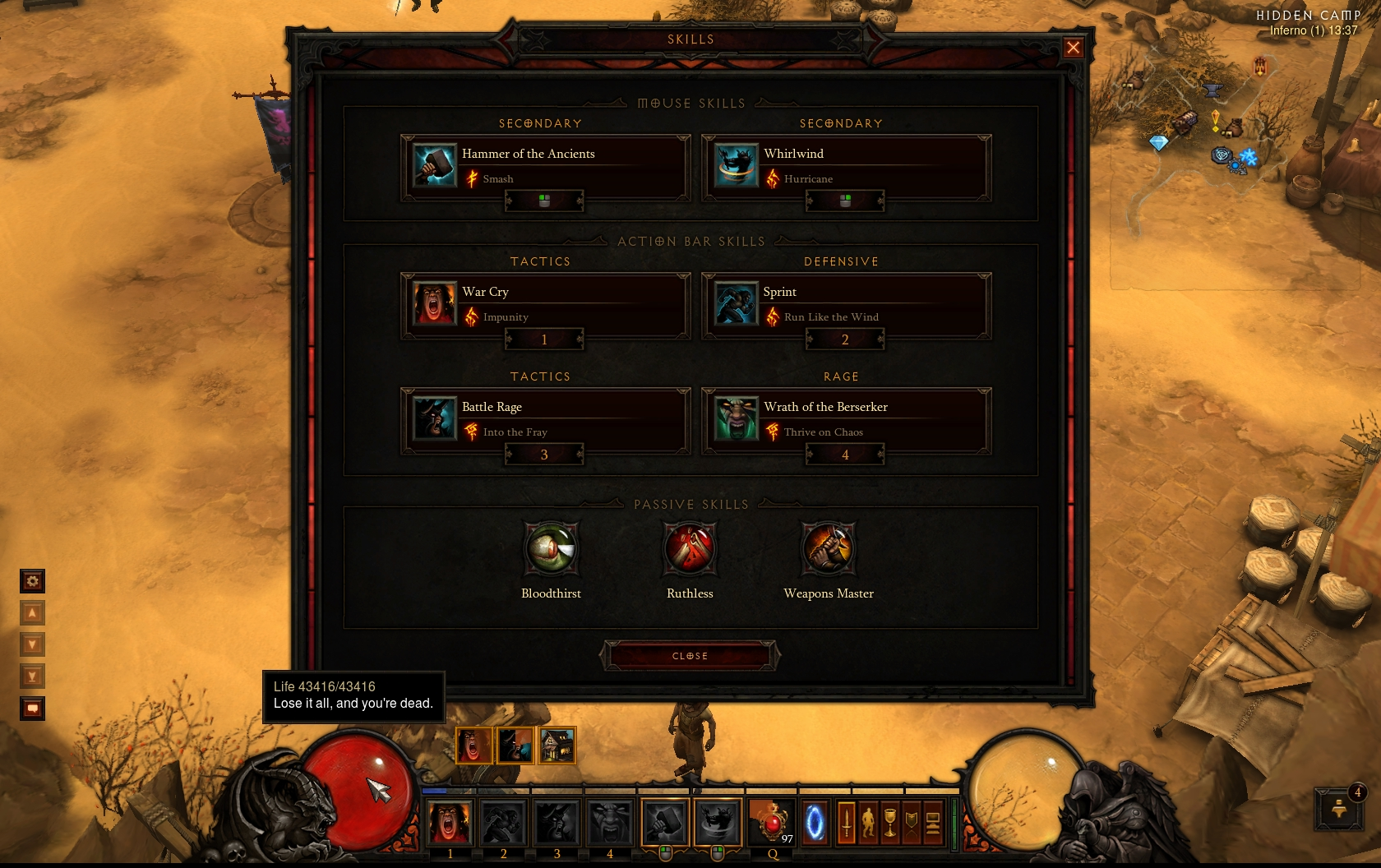Choose the Ruthless passive skill
The image size is (1381, 868).
(x=690, y=549)
